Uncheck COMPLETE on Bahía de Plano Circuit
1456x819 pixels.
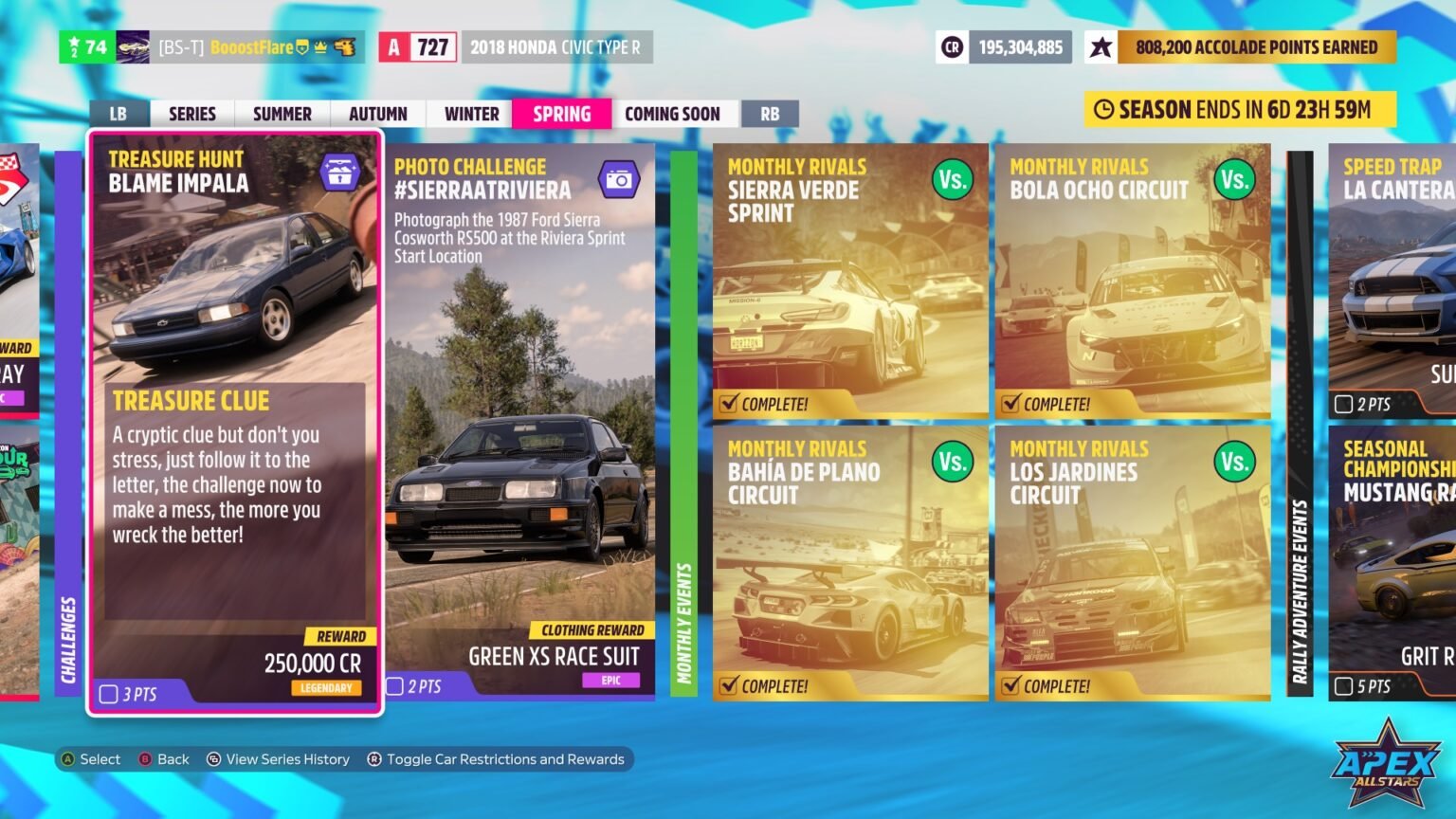[x=727, y=685]
